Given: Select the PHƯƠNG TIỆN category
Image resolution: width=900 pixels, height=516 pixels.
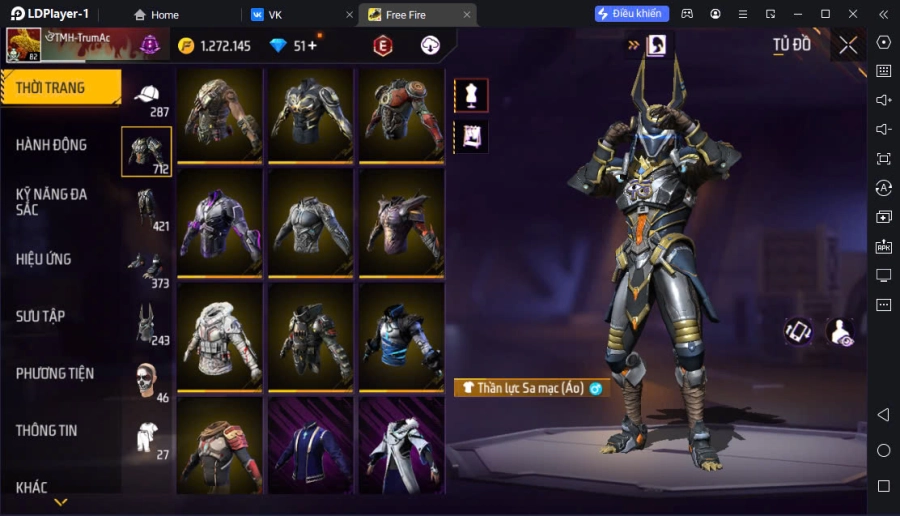Looking at the screenshot, I should click(54, 373).
